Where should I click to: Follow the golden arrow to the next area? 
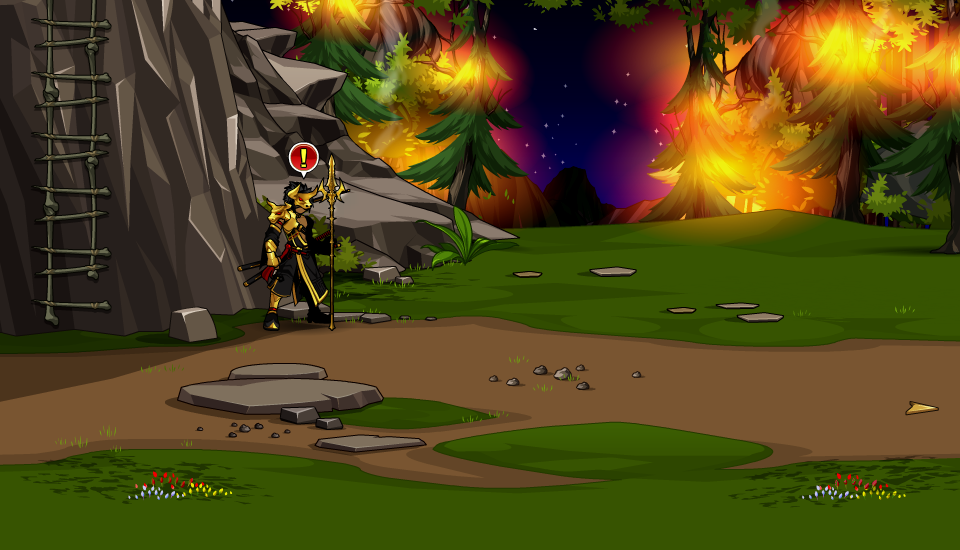coord(920,408)
